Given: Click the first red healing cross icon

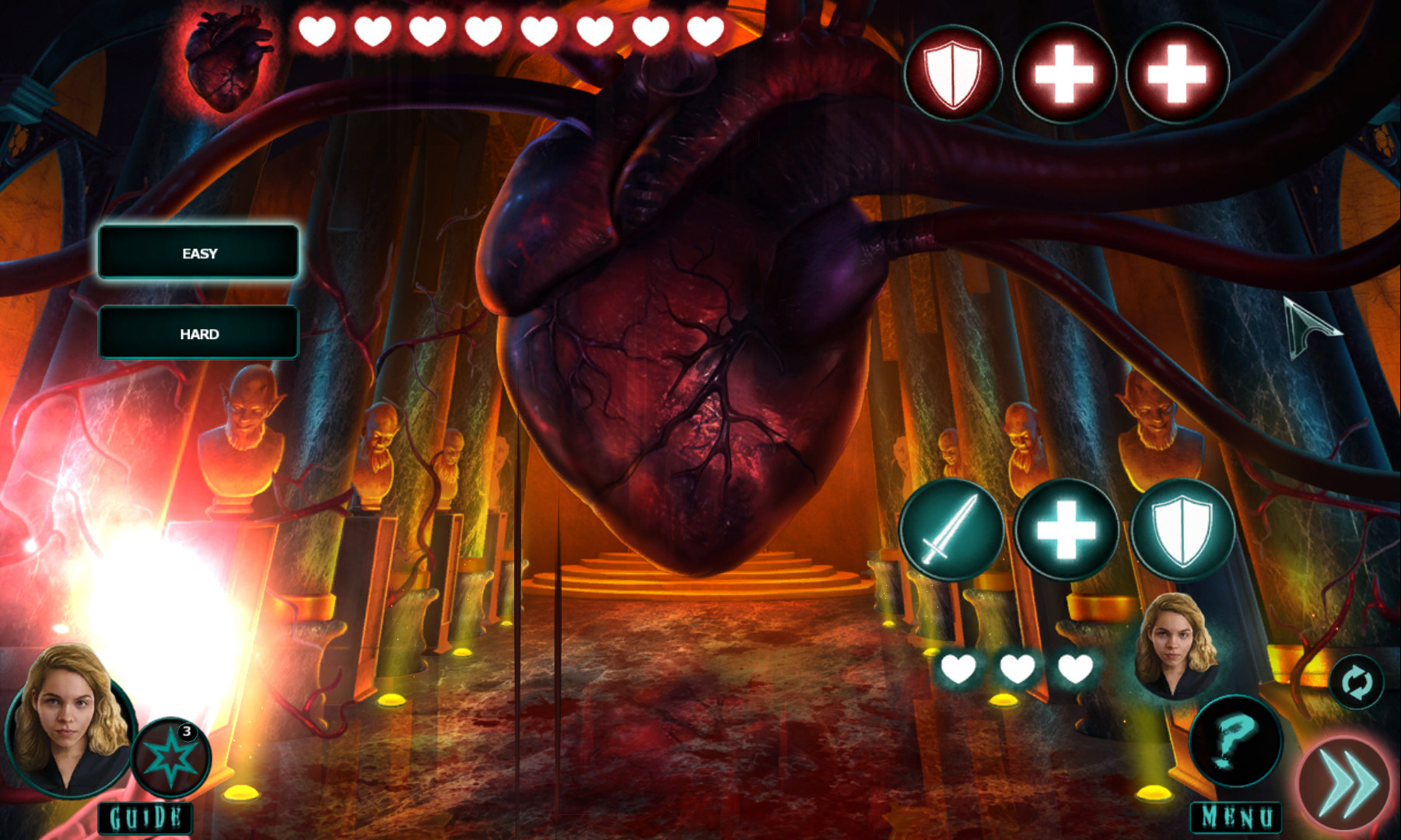Looking at the screenshot, I should tap(1066, 74).
